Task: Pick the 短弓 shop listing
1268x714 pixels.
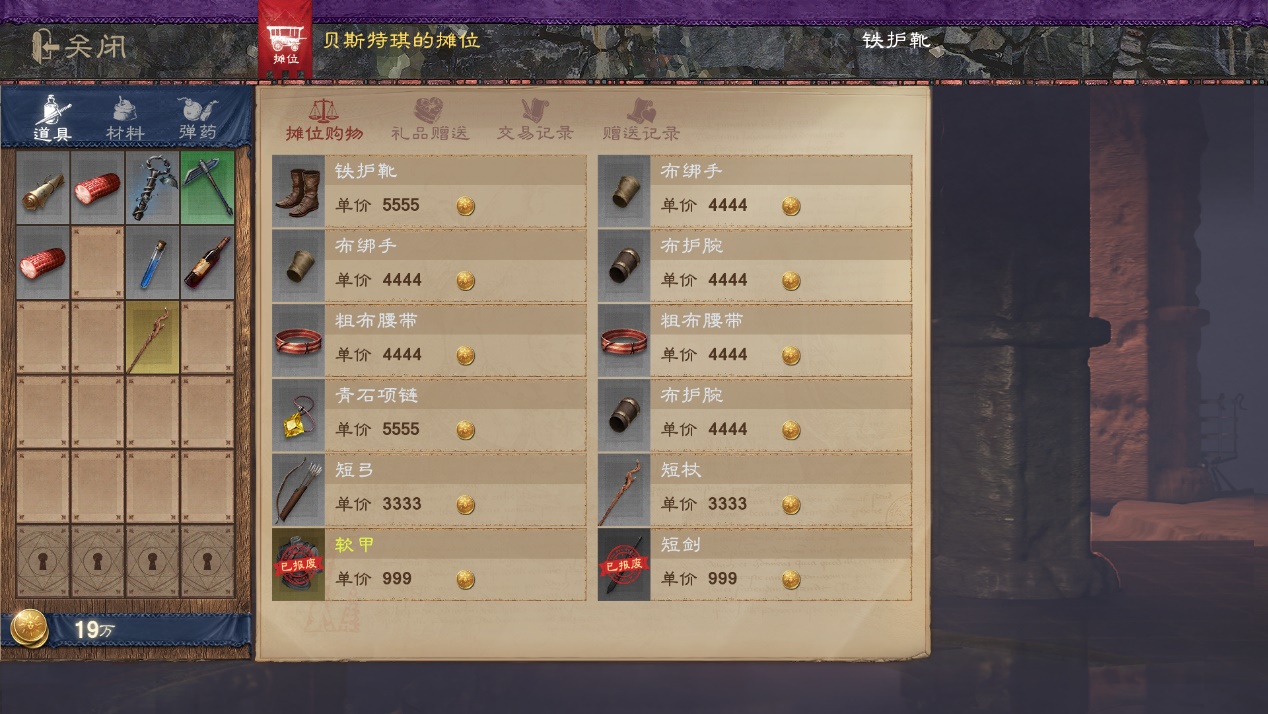Action: (429, 489)
